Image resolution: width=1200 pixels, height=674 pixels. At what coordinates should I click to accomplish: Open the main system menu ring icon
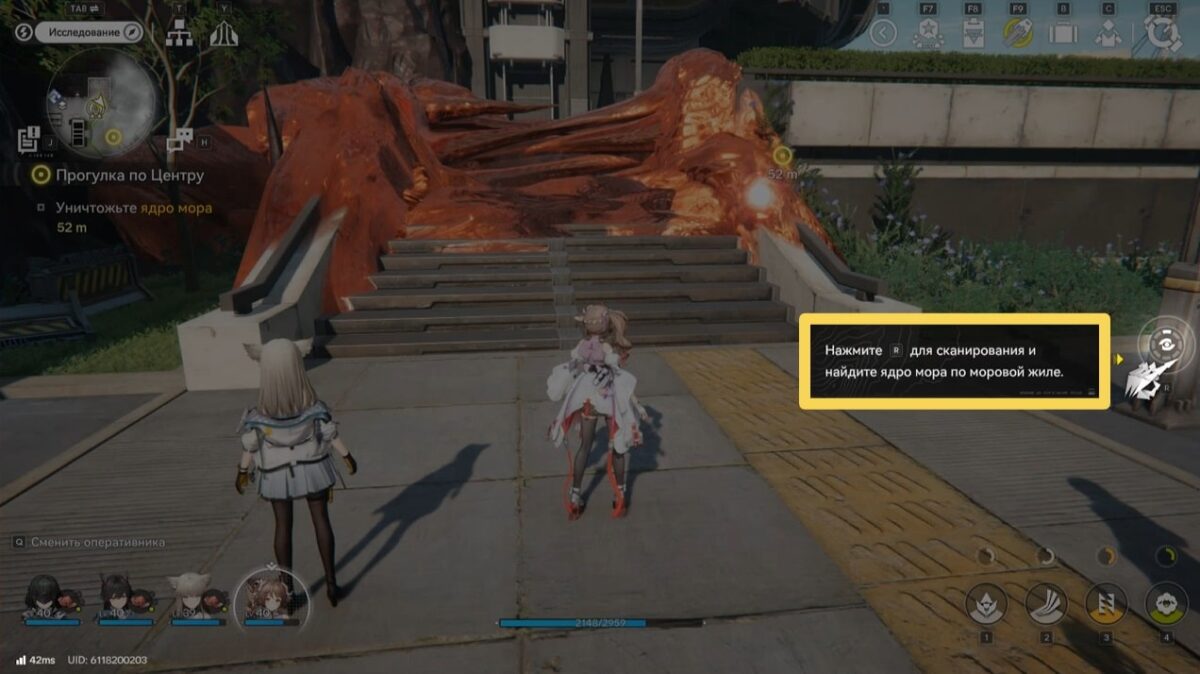pos(1163,32)
